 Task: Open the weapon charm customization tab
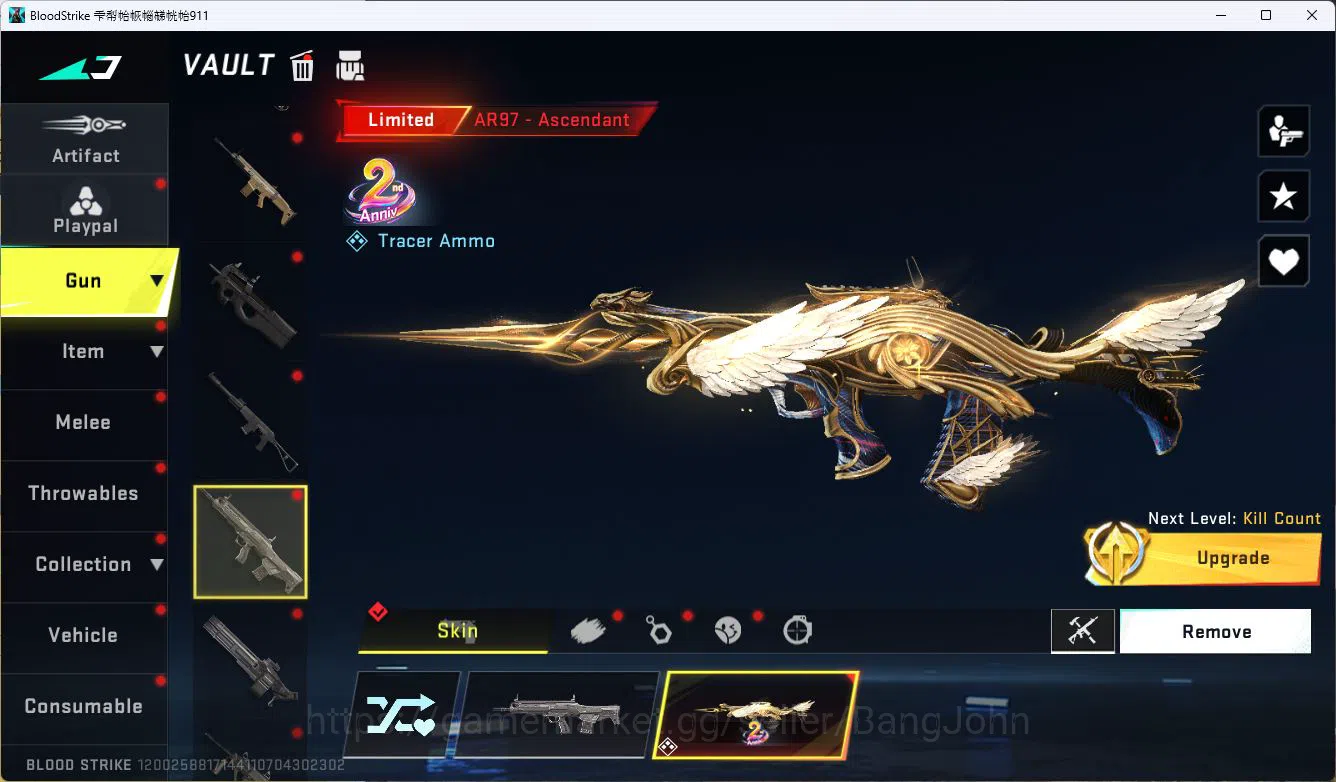click(659, 631)
